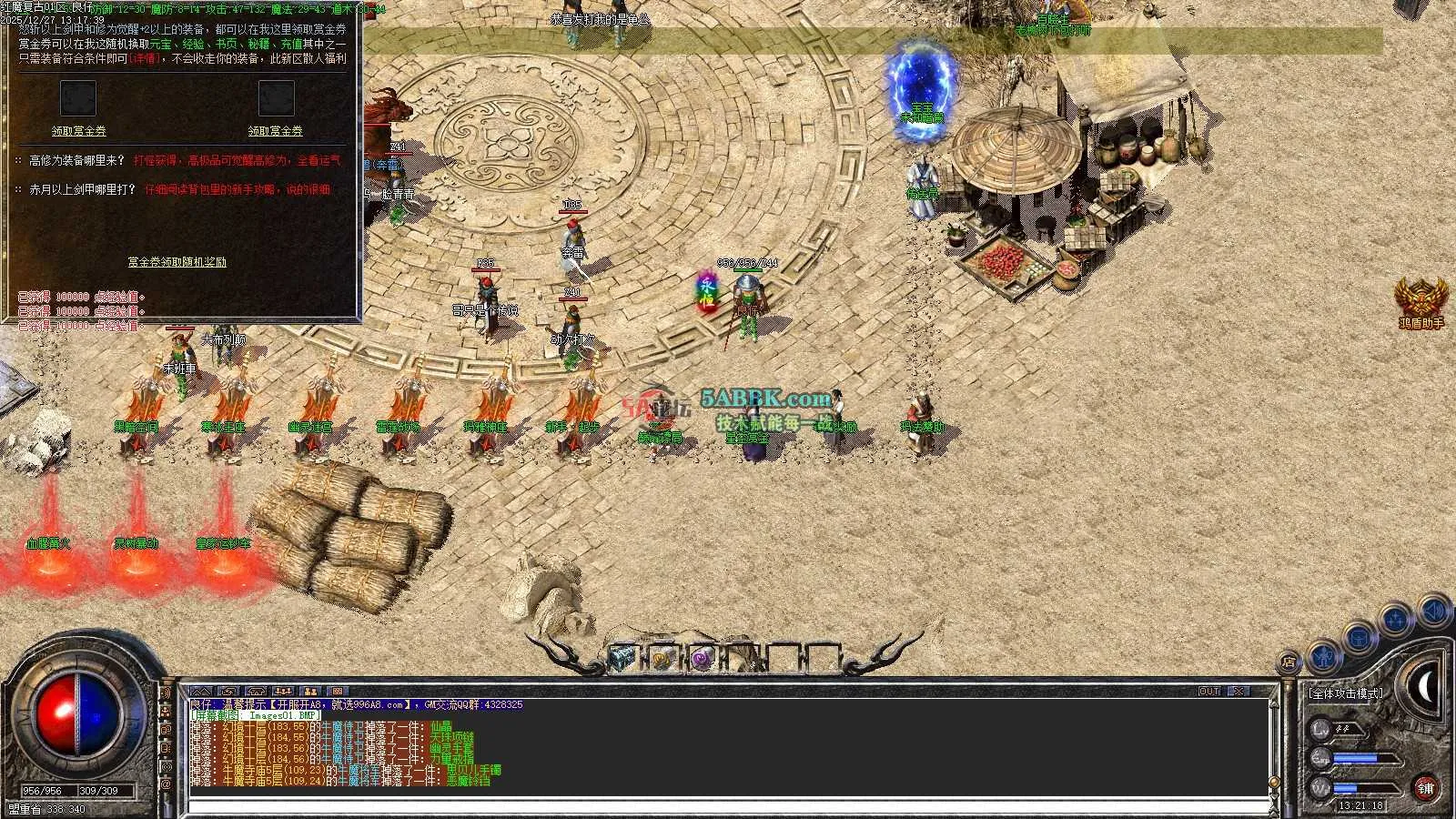The image size is (1456, 819).
Task: Switch the 全体攻击模式 attack mode label
Action: coord(1346,693)
